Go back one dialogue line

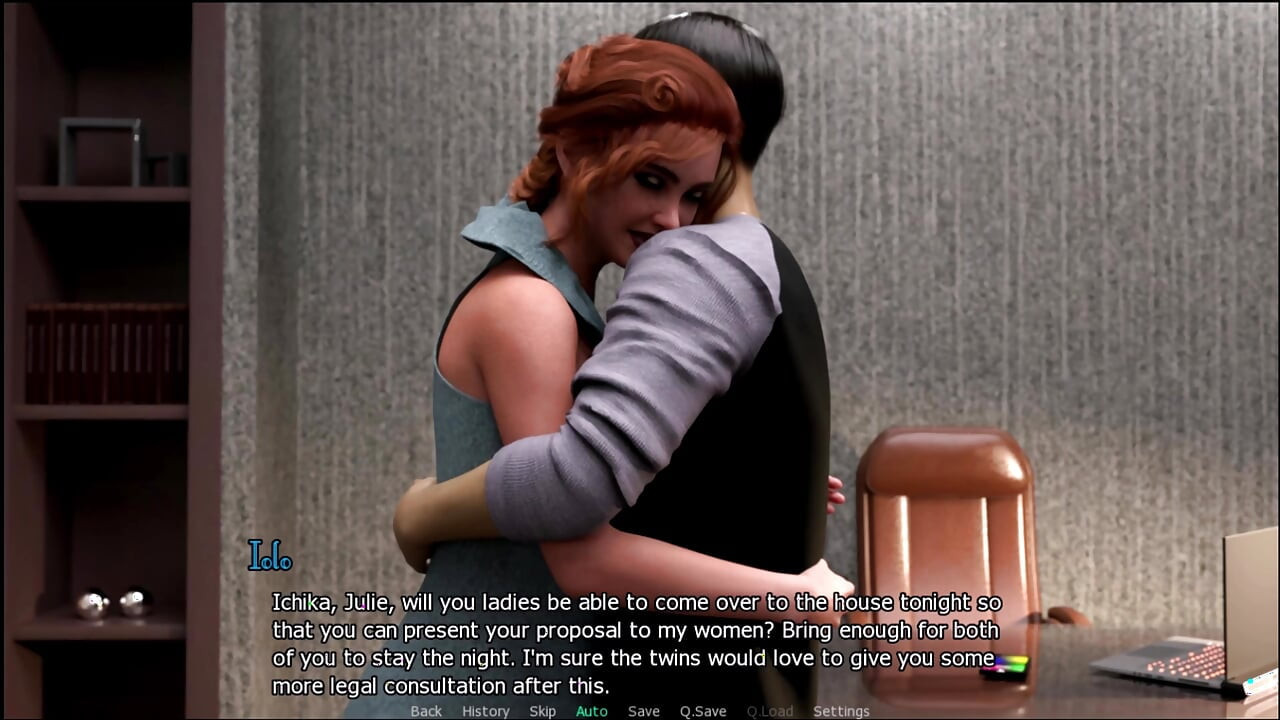[x=426, y=711]
